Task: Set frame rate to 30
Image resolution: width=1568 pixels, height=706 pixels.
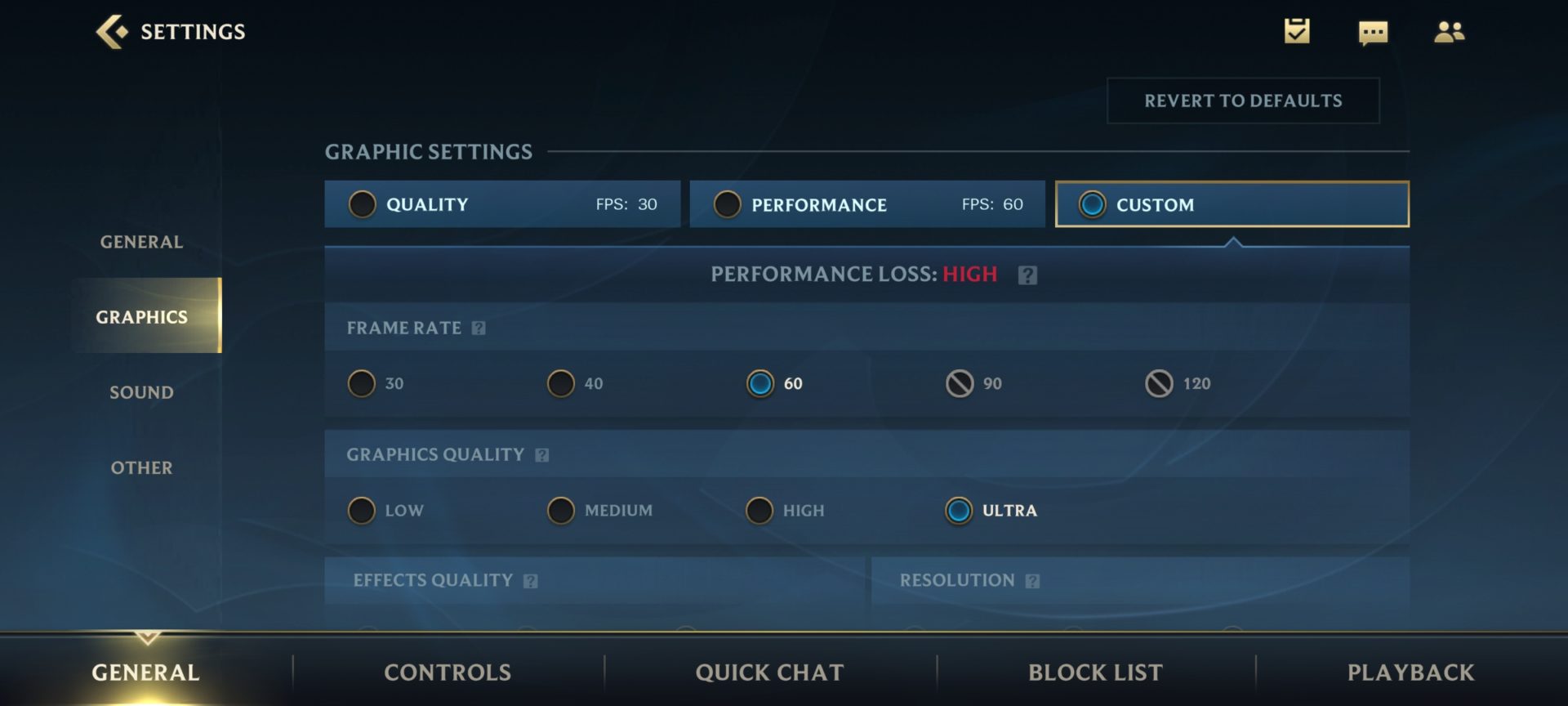Action: coord(362,383)
